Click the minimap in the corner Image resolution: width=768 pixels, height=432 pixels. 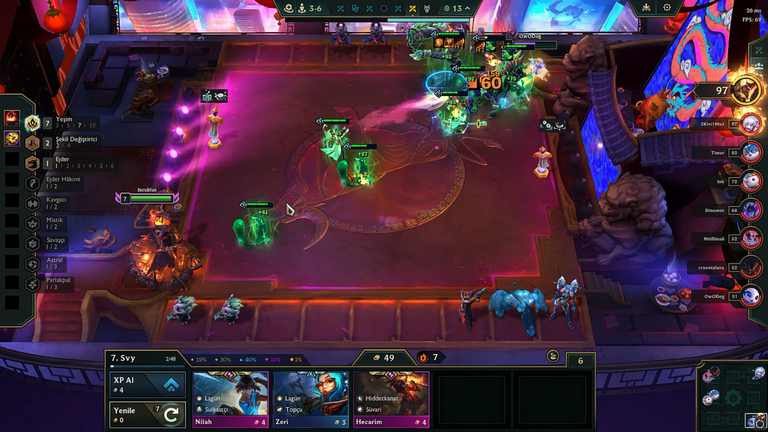click(731, 396)
